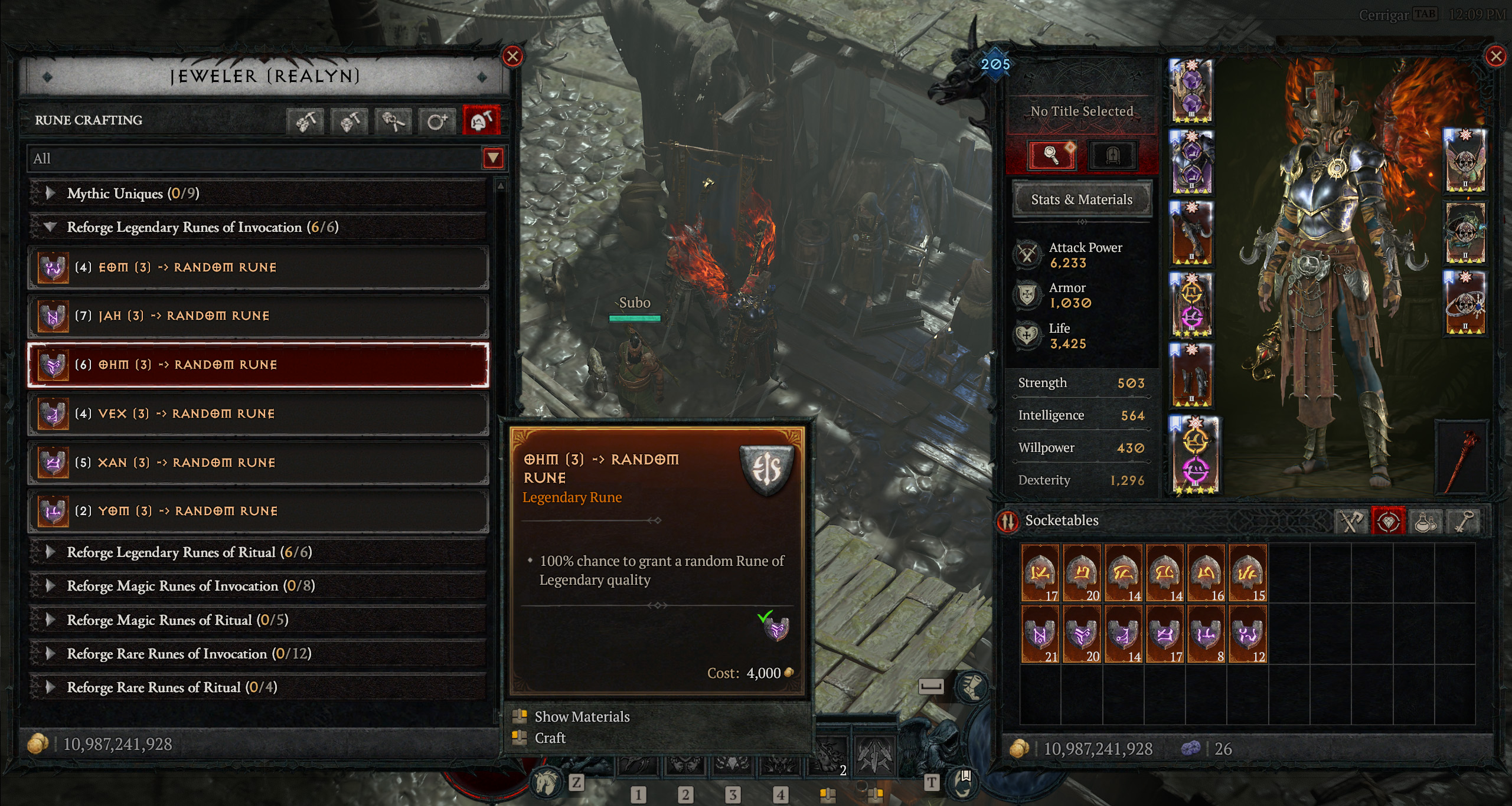
Task: Open the Socketables inventory tab
Action: coord(1387,522)
